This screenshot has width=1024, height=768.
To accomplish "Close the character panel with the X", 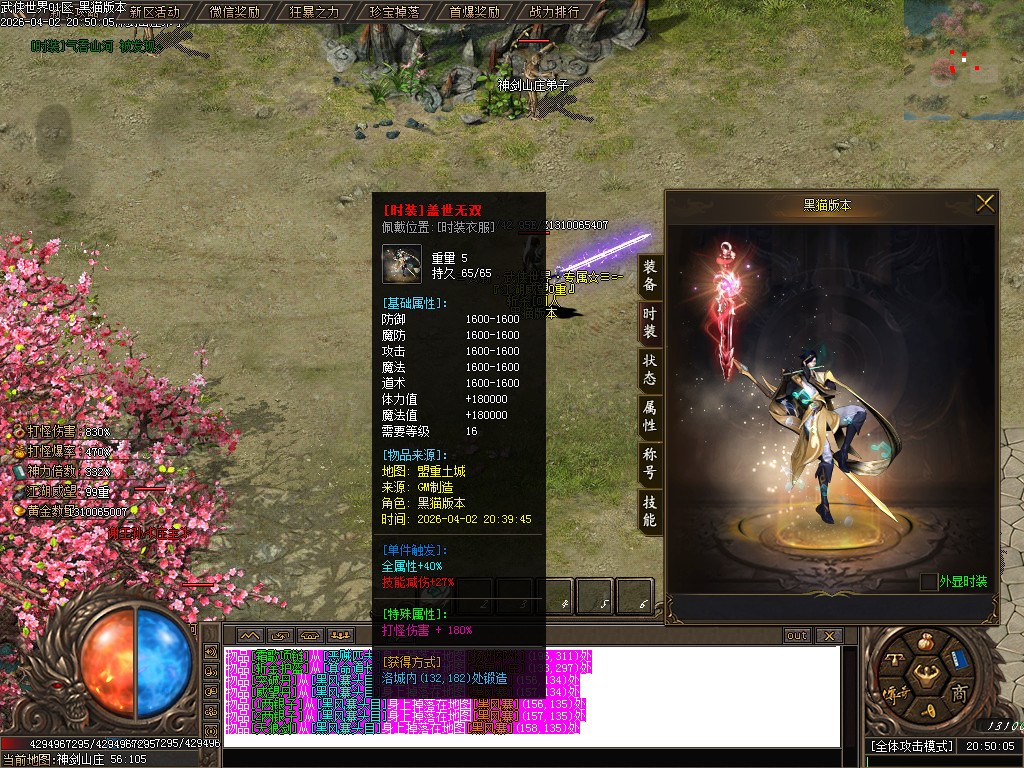I will (x=985, y=204).
